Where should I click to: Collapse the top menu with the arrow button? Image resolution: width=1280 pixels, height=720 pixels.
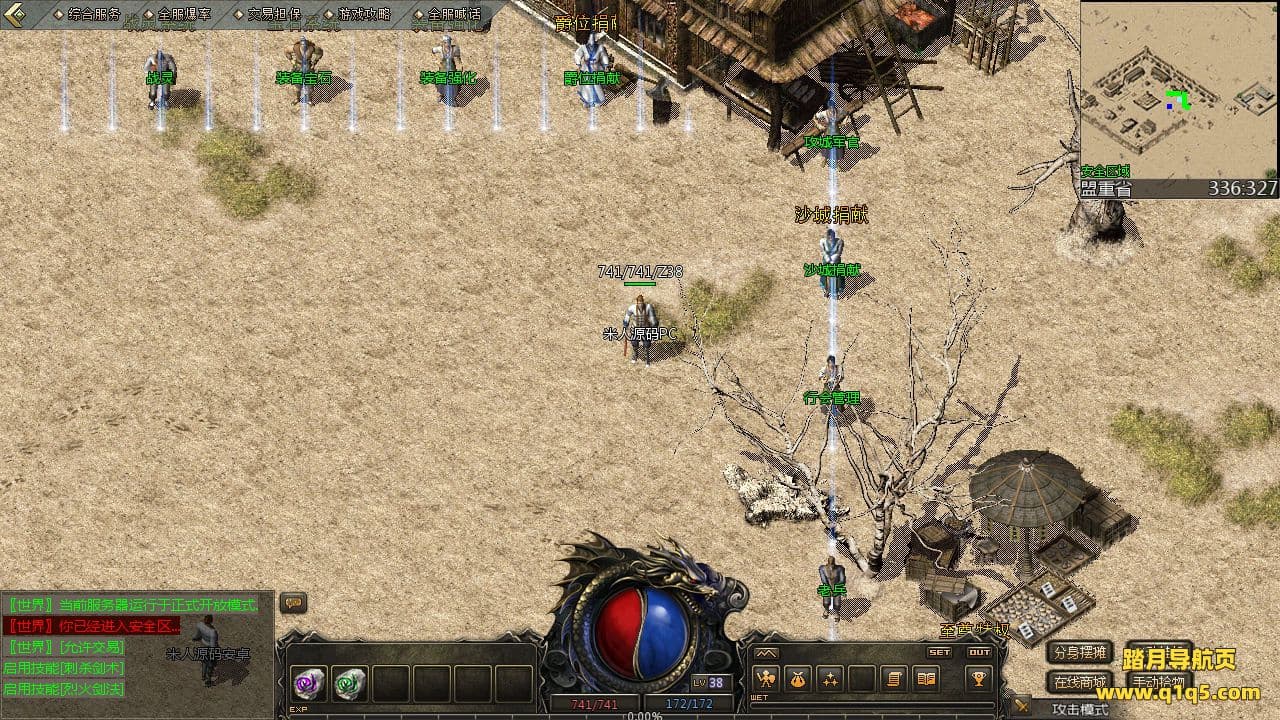(15, 14)
